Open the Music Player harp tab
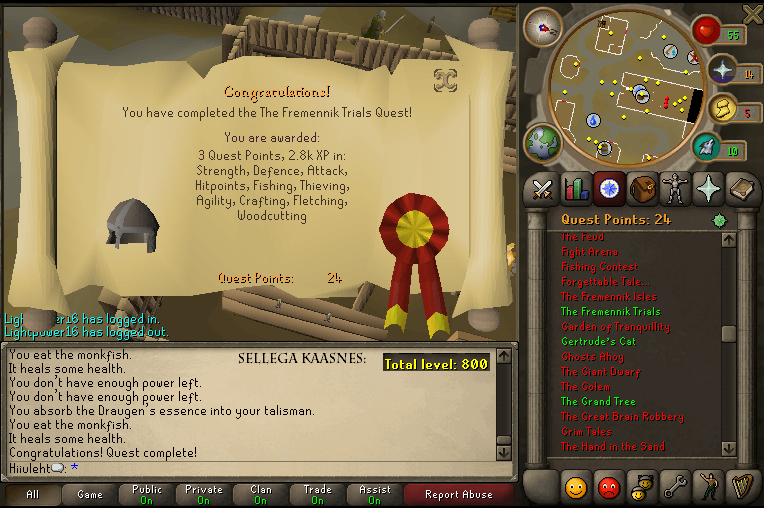764x508 pixels. tap(741, 487)
